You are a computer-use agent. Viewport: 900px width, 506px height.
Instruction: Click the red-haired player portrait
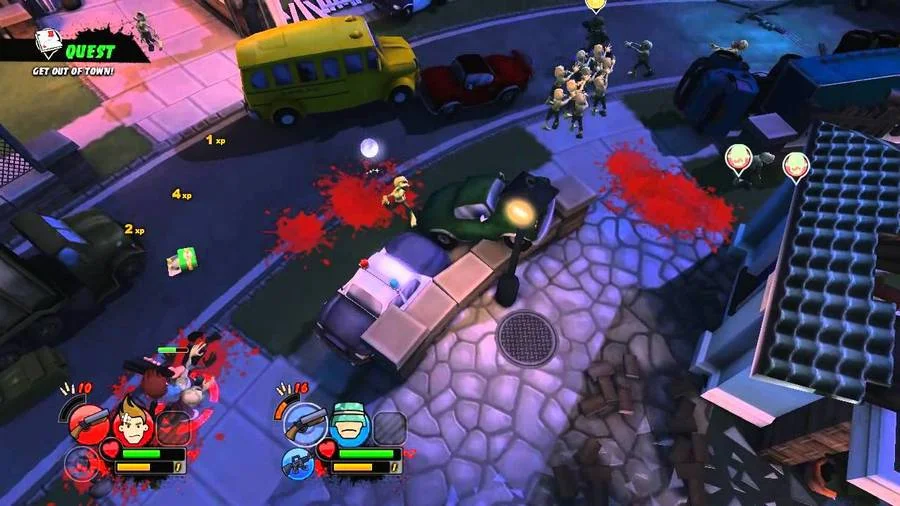click(132, 423)
